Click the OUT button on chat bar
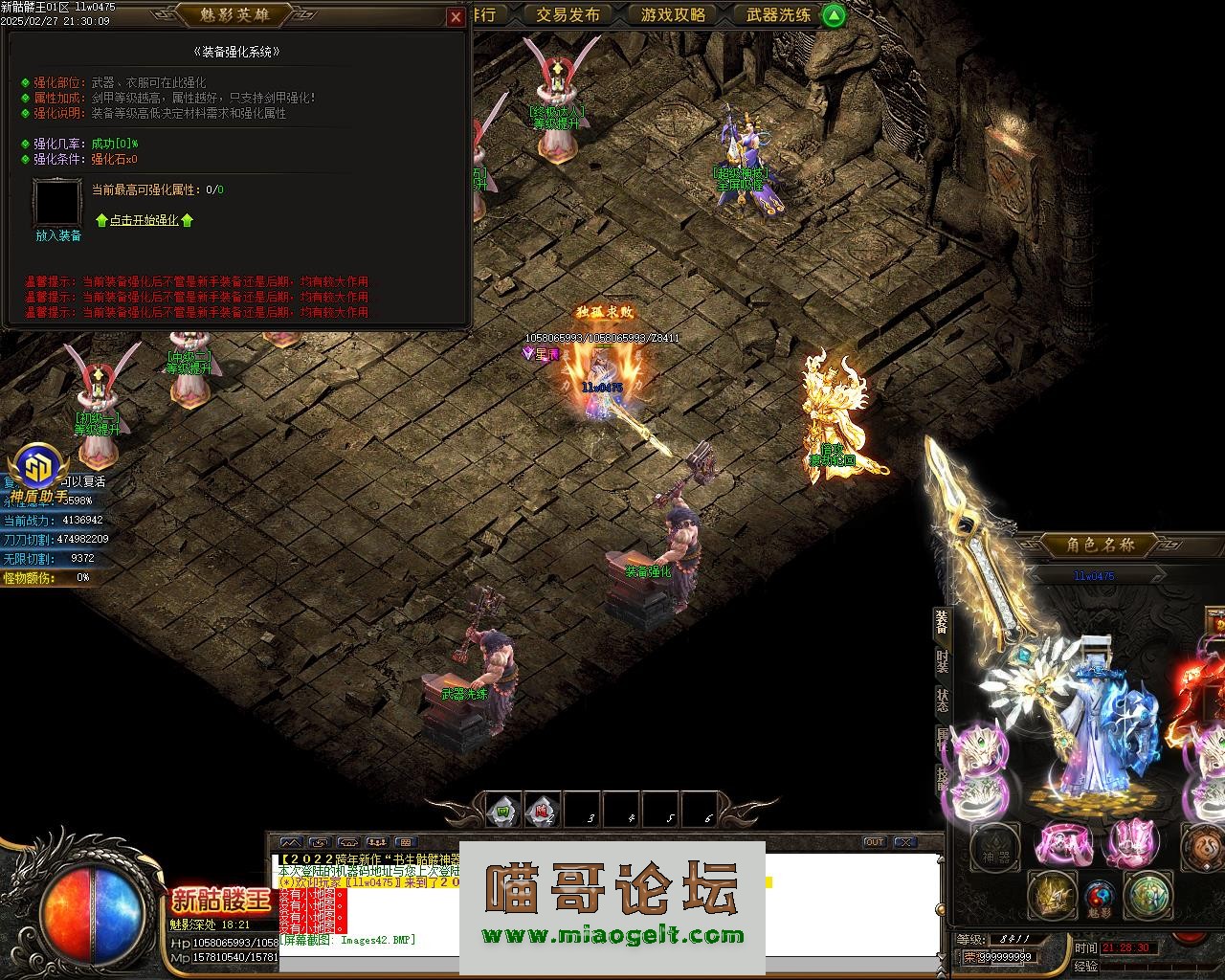The image size is (1225, 980). coord(874,842)
